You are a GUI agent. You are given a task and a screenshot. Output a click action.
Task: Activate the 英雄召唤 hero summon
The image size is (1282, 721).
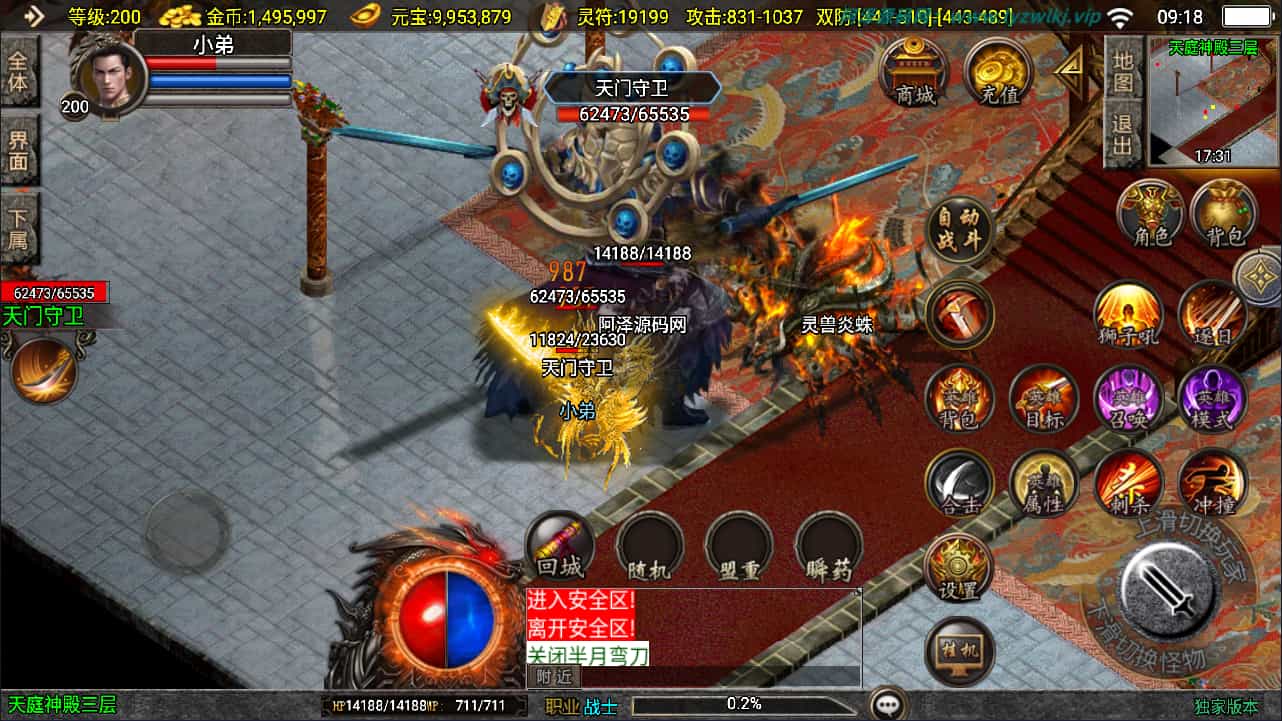point(1129,398)
